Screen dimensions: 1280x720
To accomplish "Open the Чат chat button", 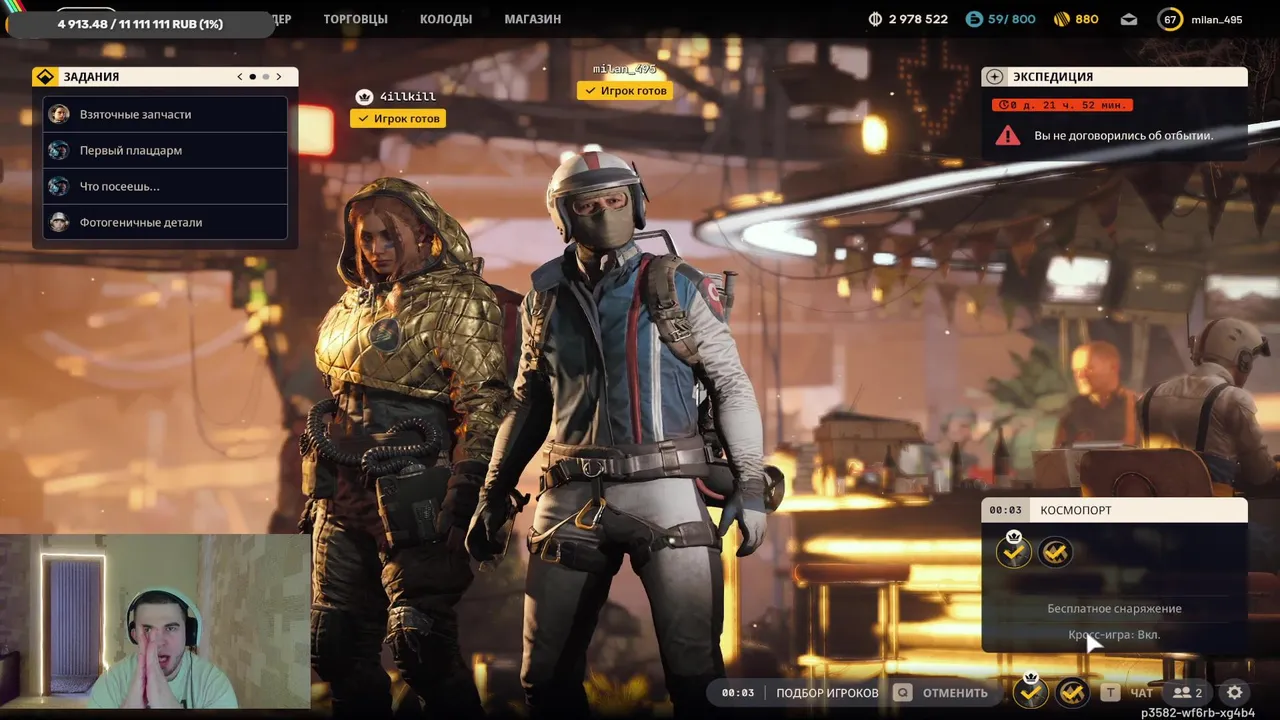I will pyautogui.click(x=1128, y=692).
